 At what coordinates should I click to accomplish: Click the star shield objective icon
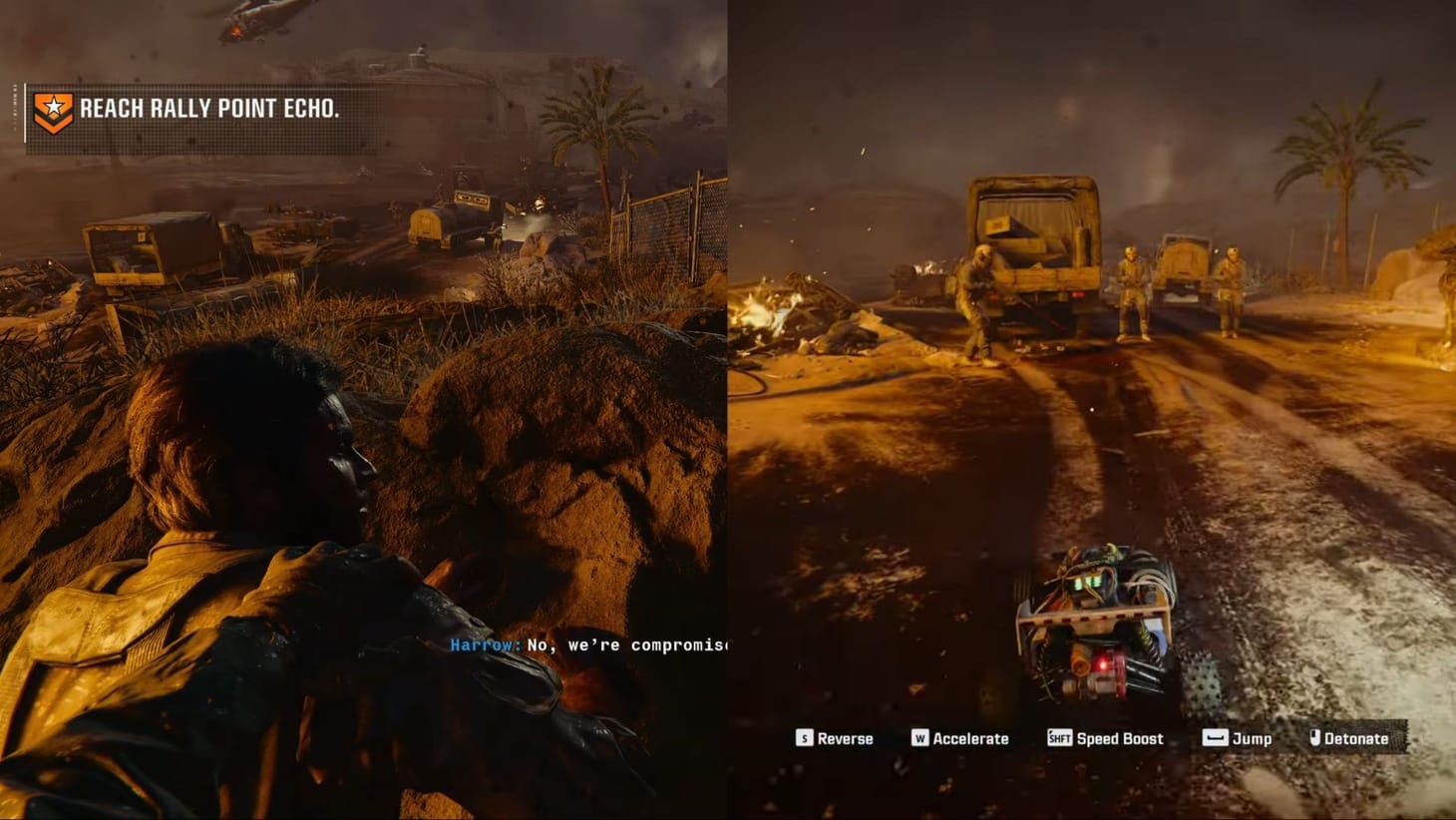(x=54, y=105)
